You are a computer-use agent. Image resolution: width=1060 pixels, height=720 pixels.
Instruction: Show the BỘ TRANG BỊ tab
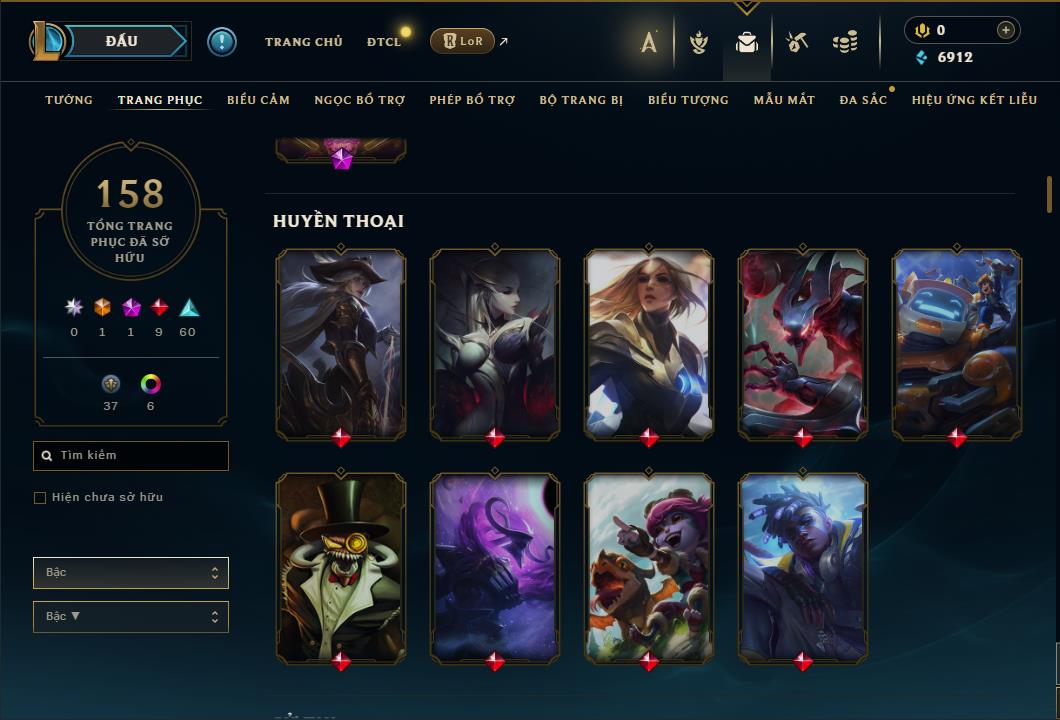pos(581,100)
